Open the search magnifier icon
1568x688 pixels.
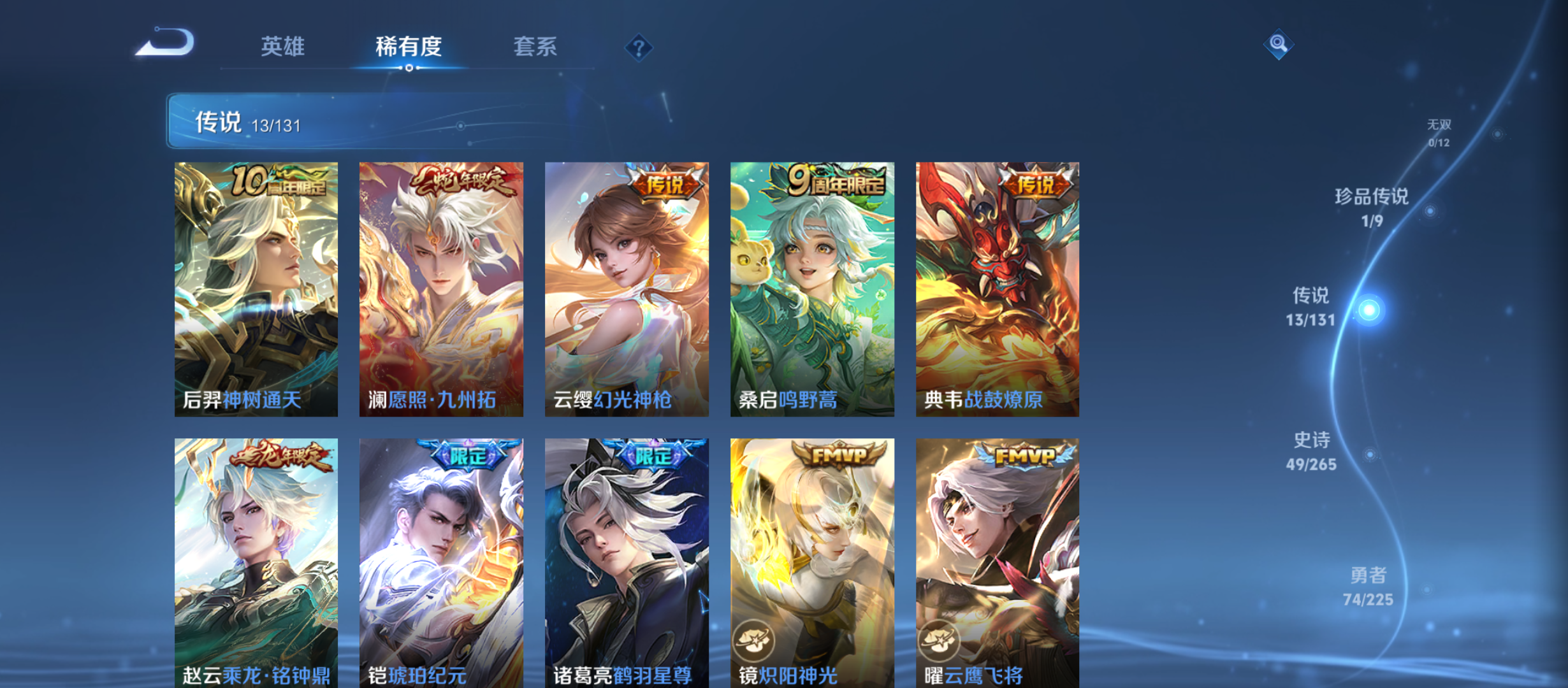(x=1277, y=45)
